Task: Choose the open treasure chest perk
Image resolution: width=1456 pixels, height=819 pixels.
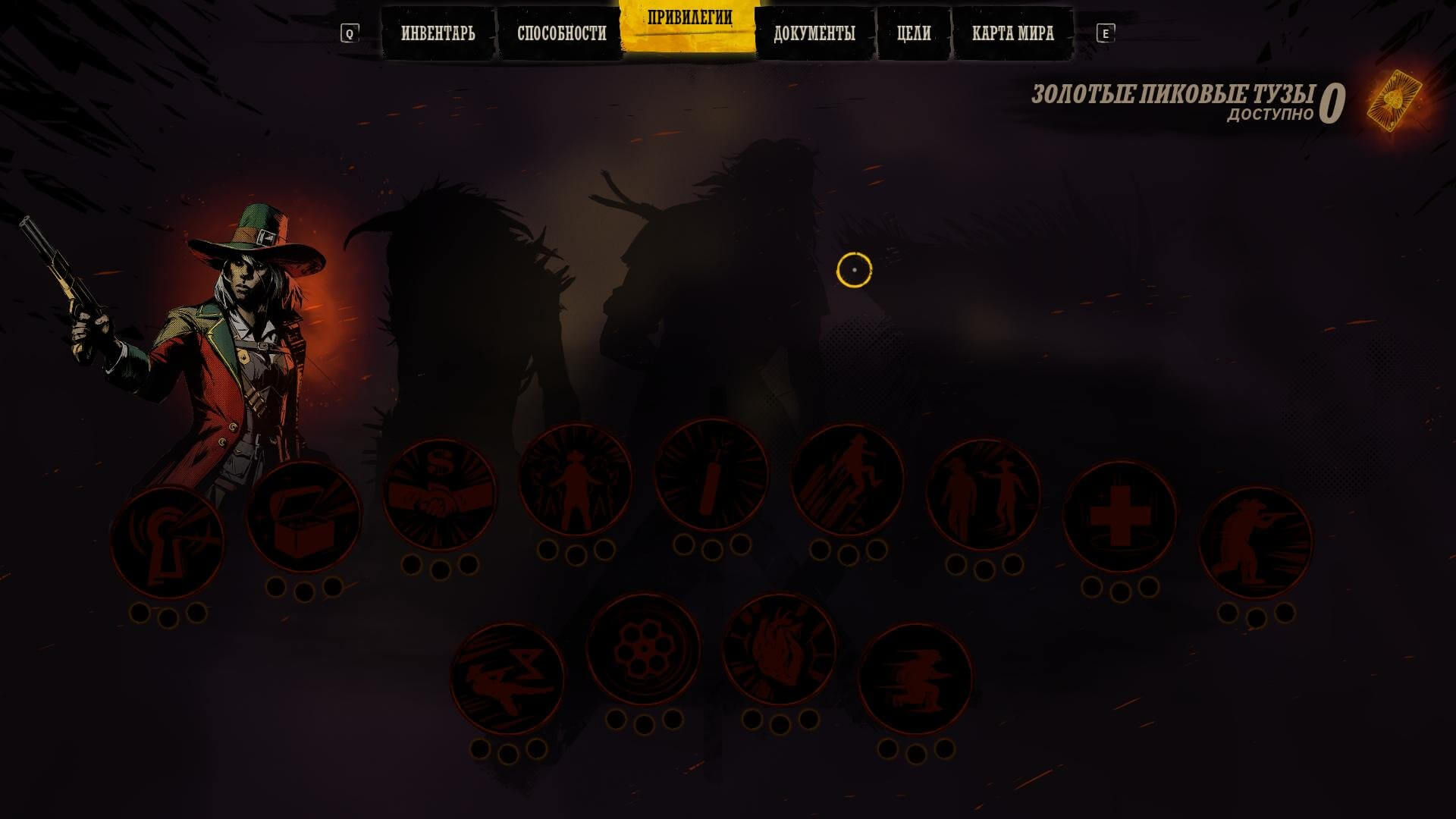Action: 303,517
